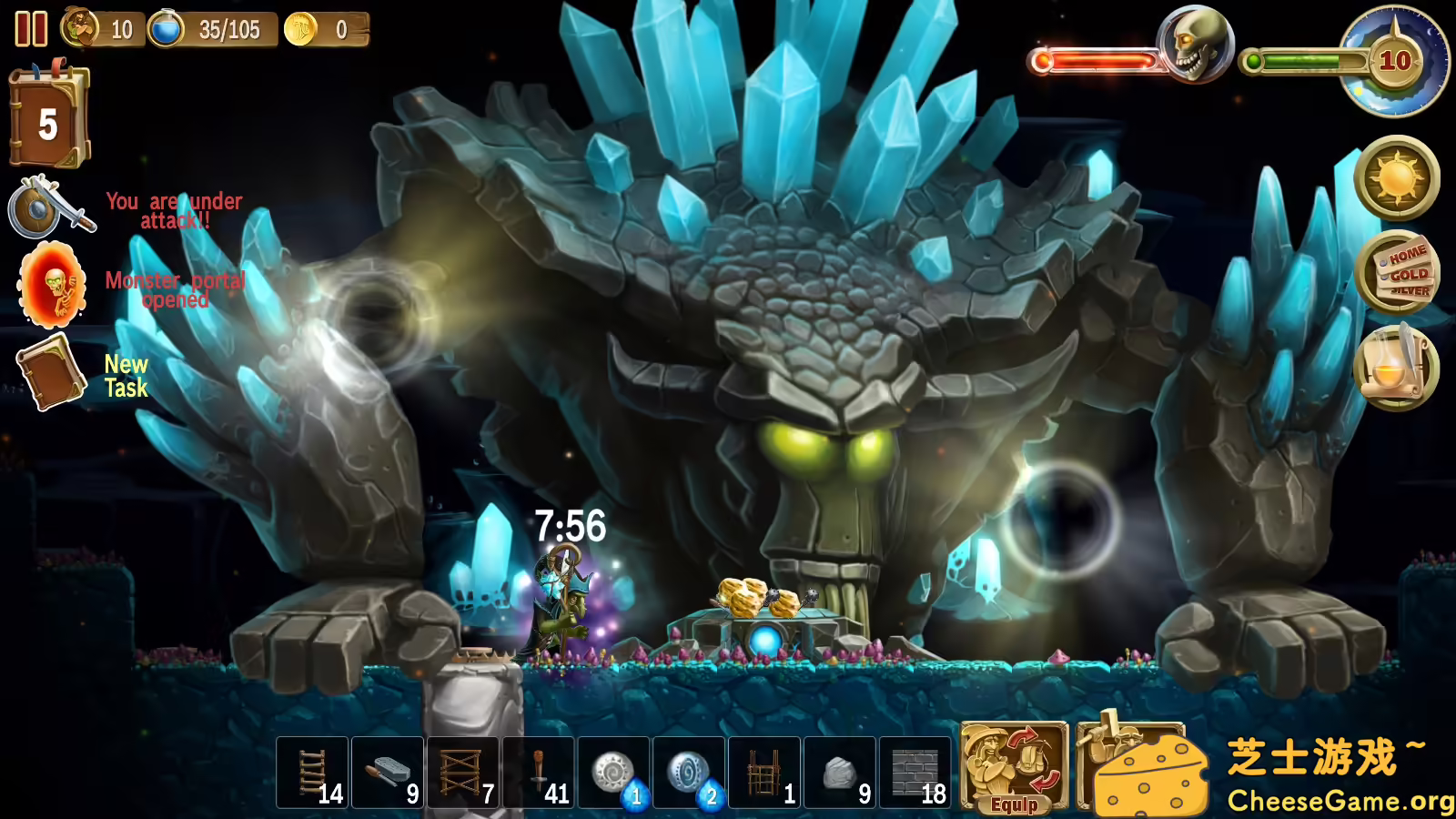The image size is (1456, 819).
Task: Open the Home Gold Silver signposts button
Action: pyautogui.click(x=1397, y=272)
